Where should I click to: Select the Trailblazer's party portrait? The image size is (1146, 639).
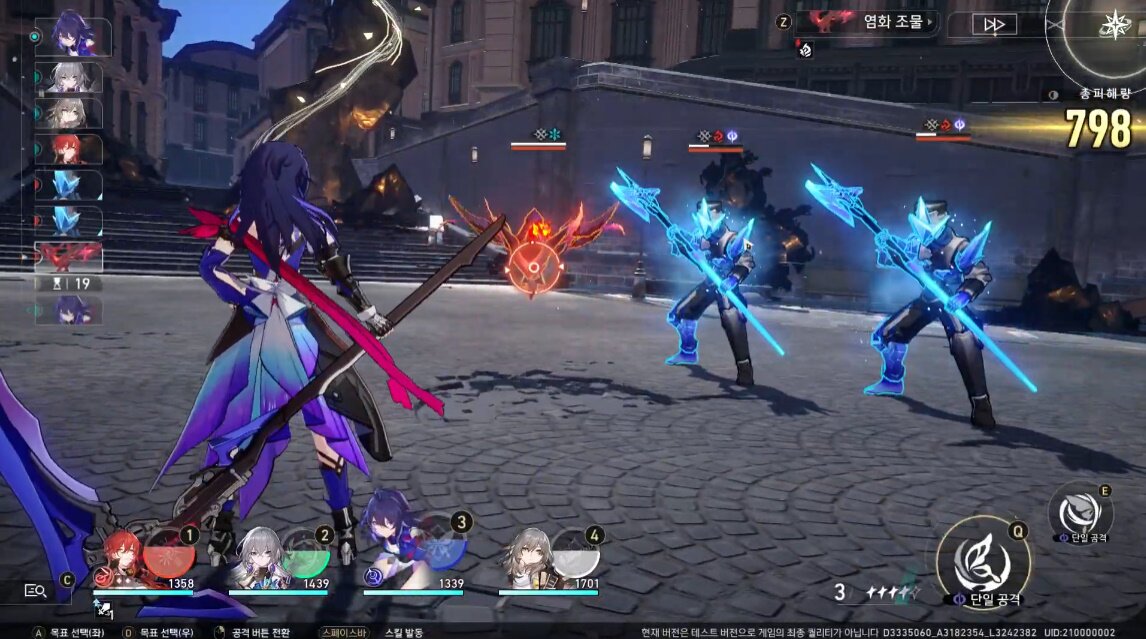(x=525, y=562)
